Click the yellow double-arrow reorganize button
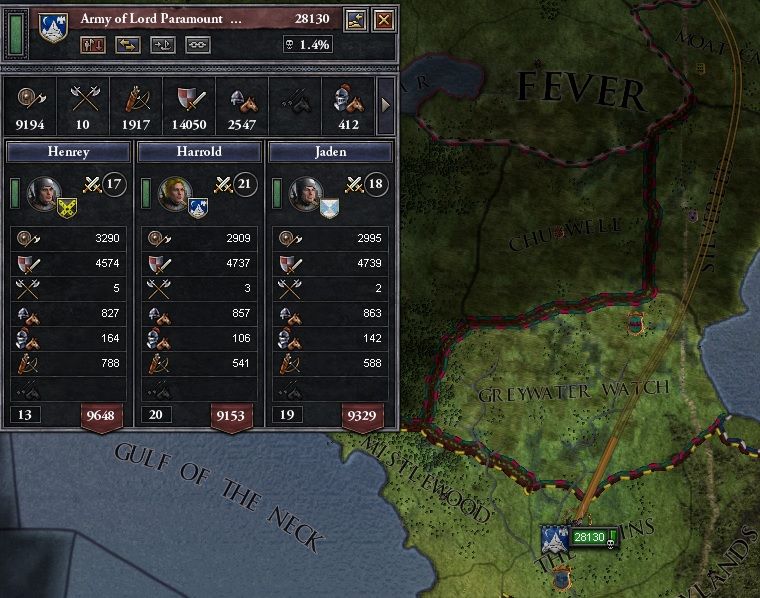Image resolution: width=760 pixels, height=598 pixels. point(127,44)
